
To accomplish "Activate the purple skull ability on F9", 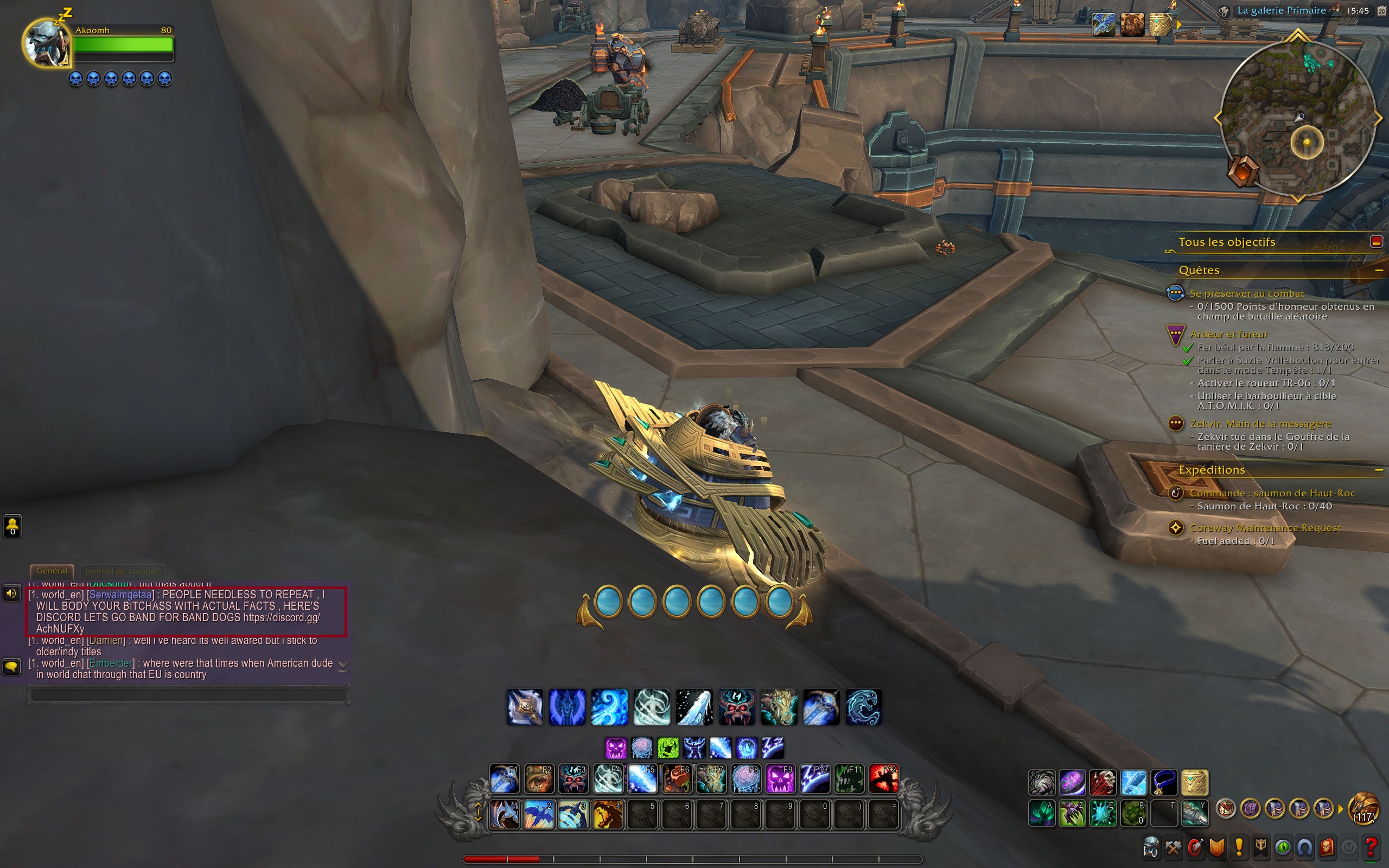I will (780, 779).
